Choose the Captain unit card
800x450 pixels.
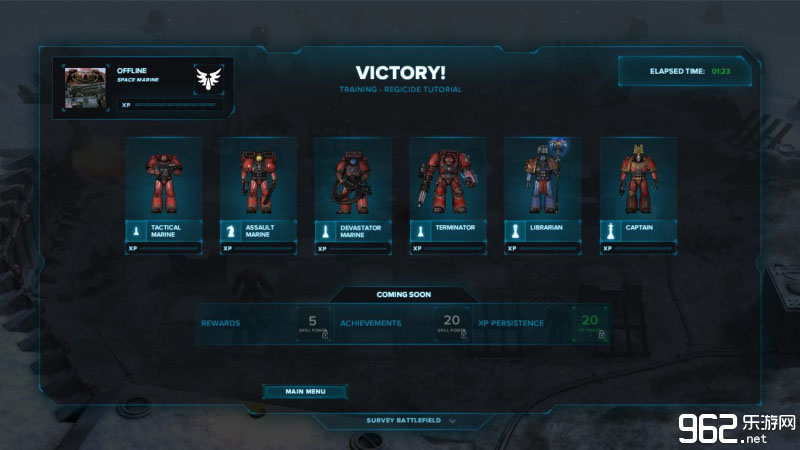[637, 195]
